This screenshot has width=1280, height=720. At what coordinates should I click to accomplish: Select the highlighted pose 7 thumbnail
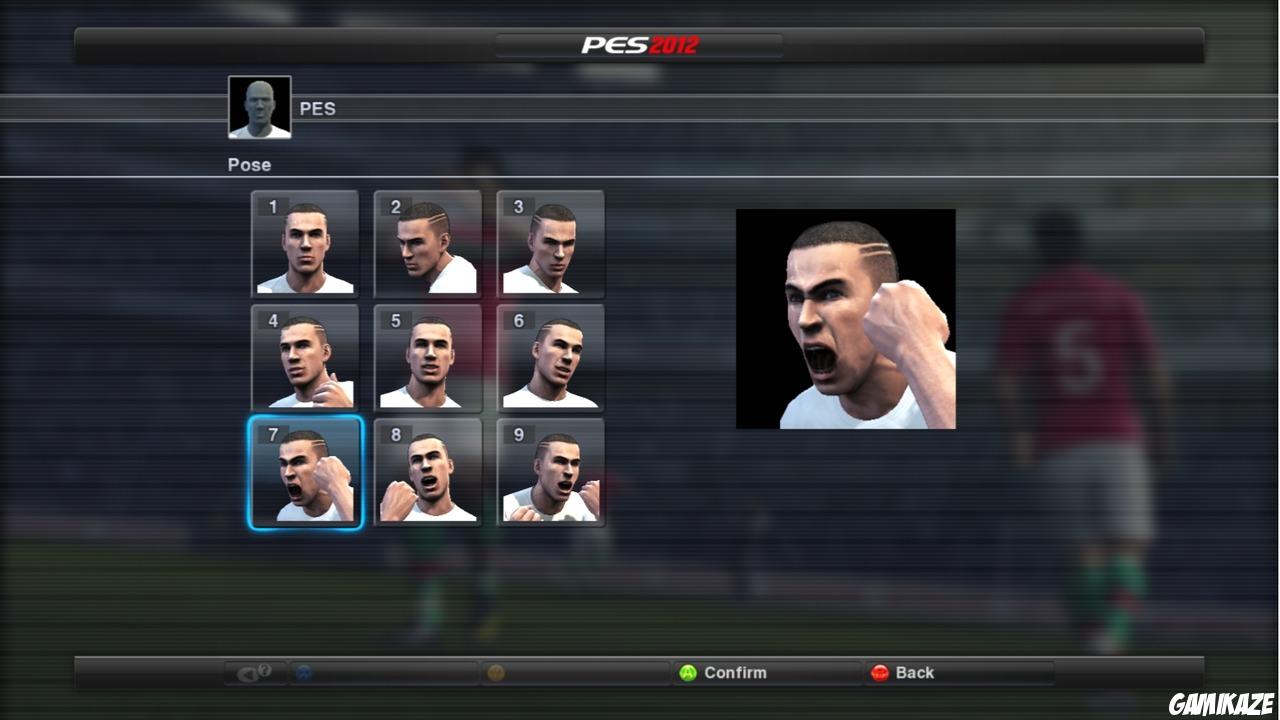coord(304,471)
